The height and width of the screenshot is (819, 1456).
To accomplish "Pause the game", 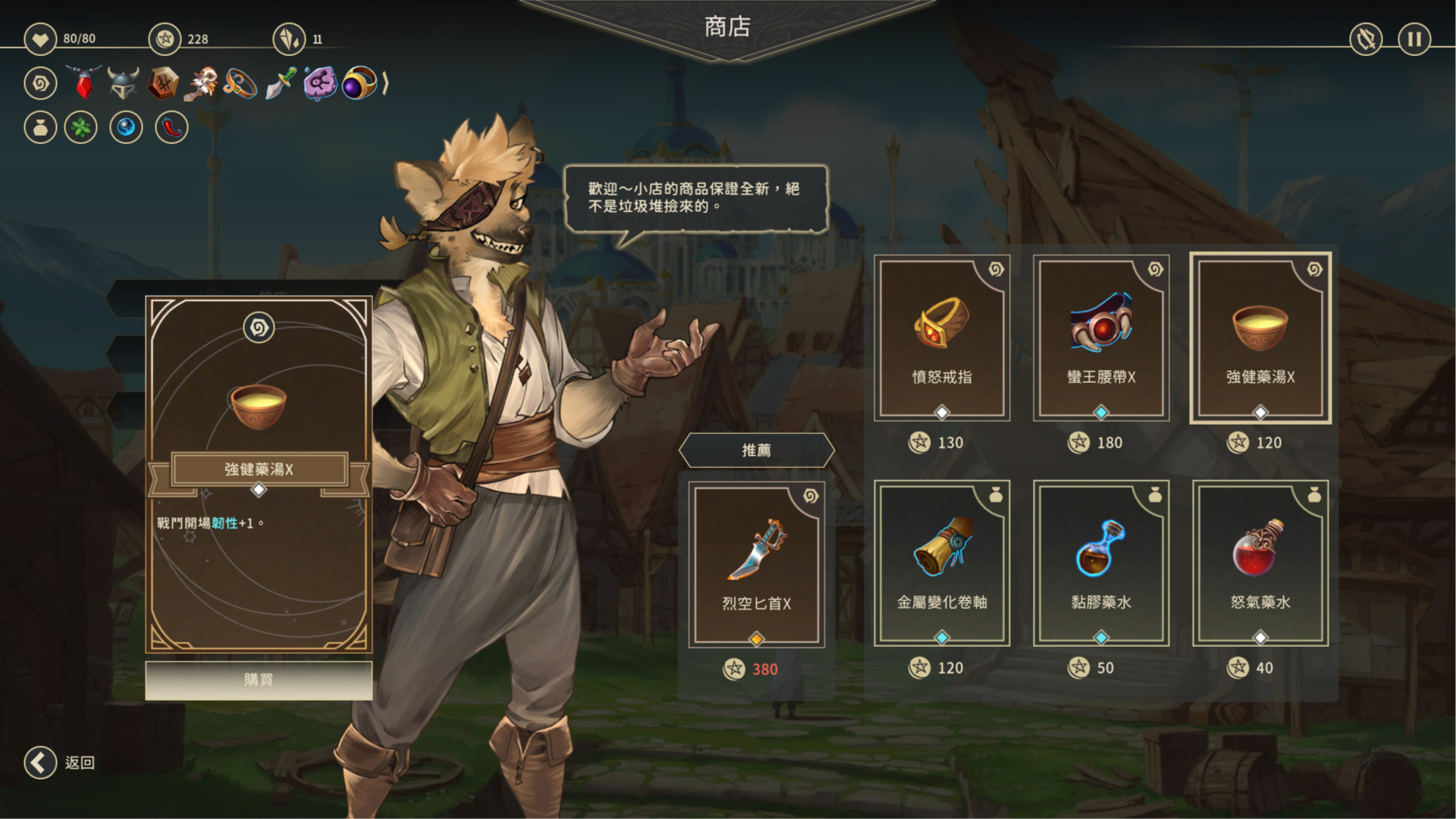I will pos(1414,39).
